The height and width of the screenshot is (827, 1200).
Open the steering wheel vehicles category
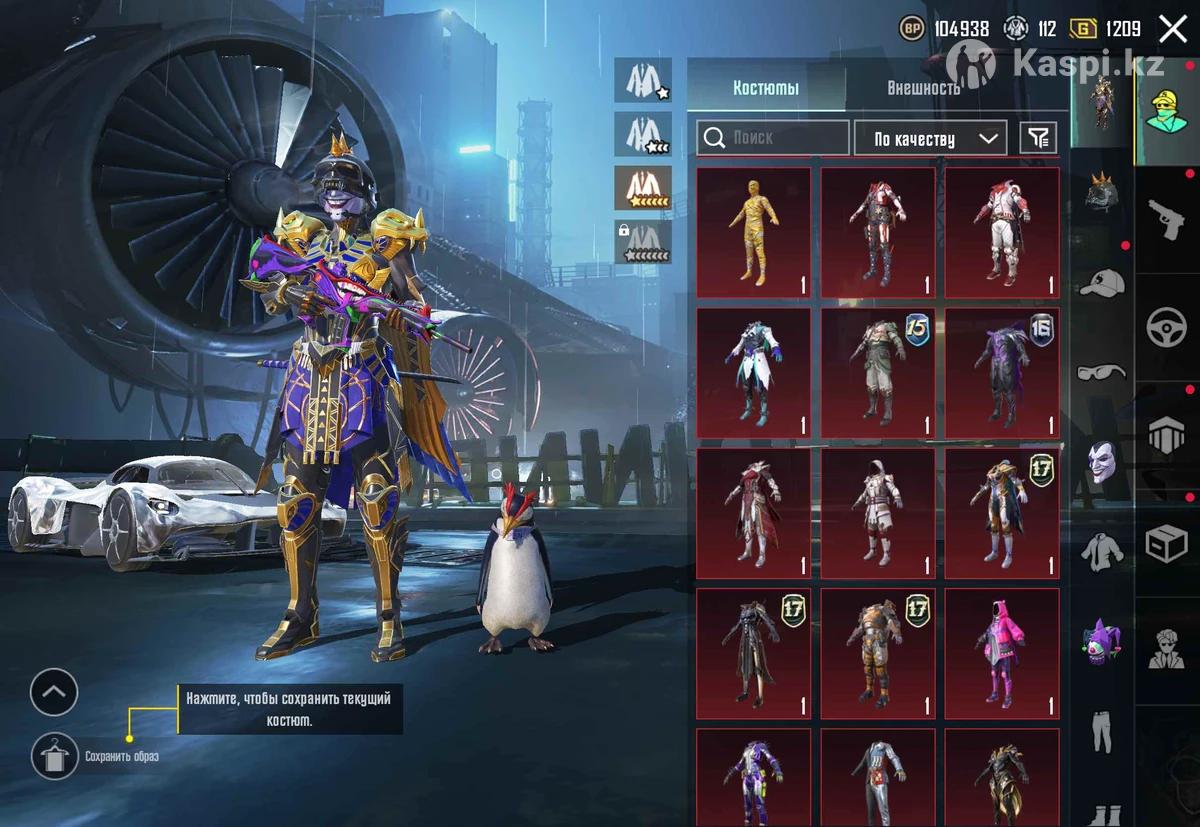(x=1167, y=328)
